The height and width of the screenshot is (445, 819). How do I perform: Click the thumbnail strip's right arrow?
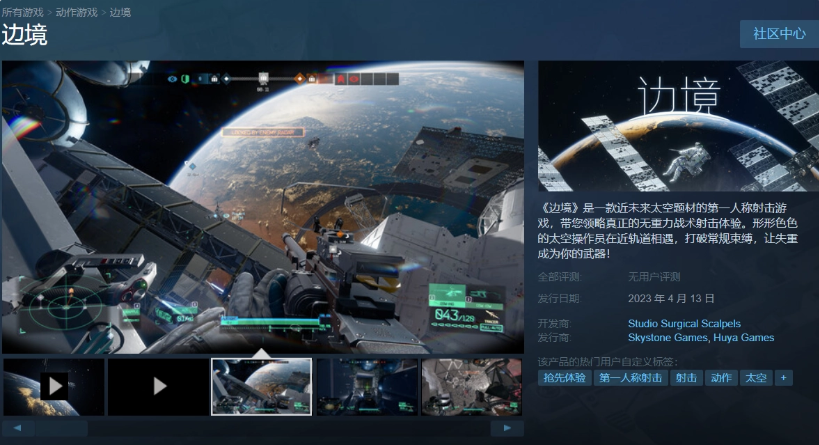click(x=507, y=427)
